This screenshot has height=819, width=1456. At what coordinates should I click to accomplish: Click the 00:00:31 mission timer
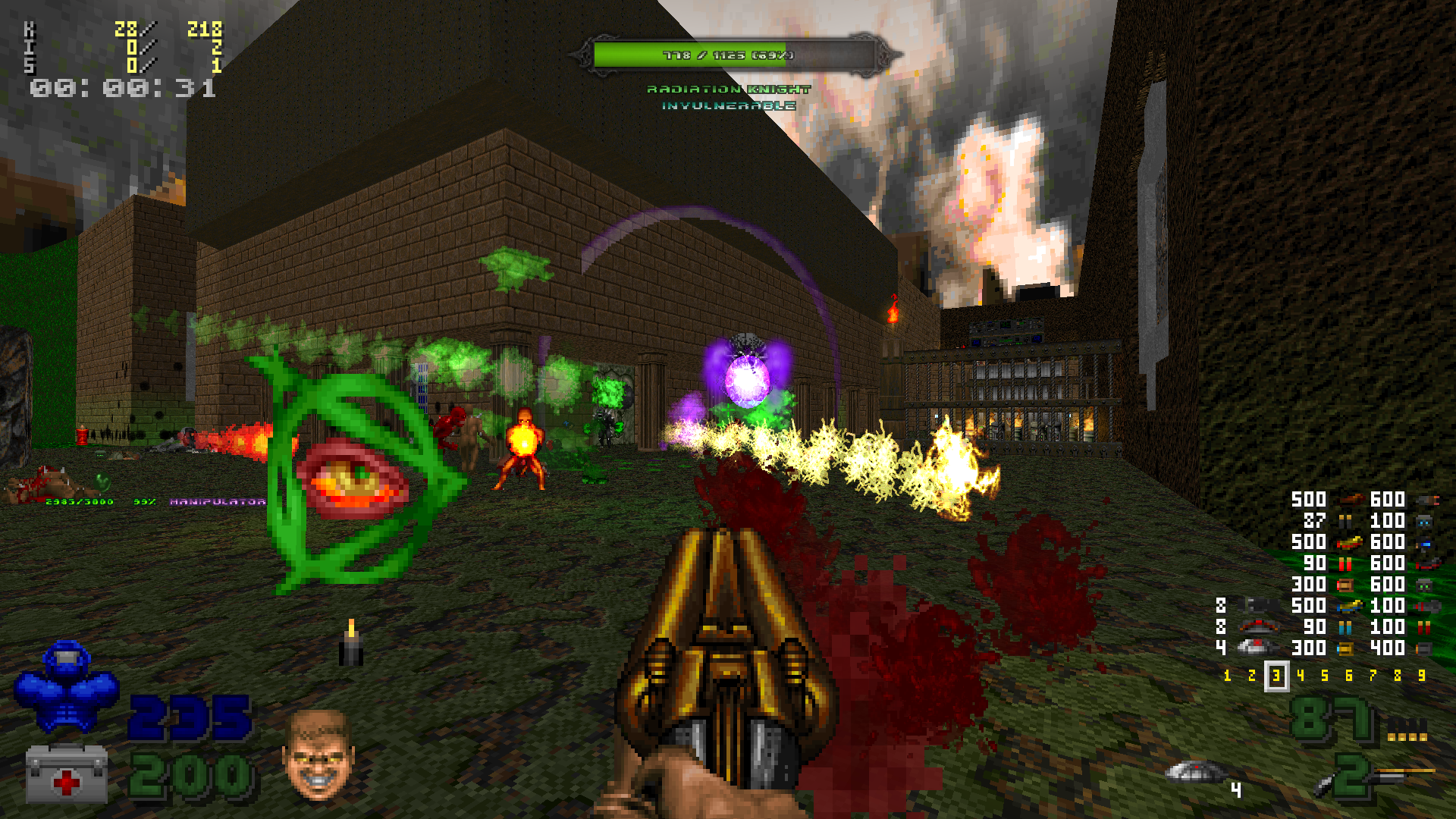(121, 89)
